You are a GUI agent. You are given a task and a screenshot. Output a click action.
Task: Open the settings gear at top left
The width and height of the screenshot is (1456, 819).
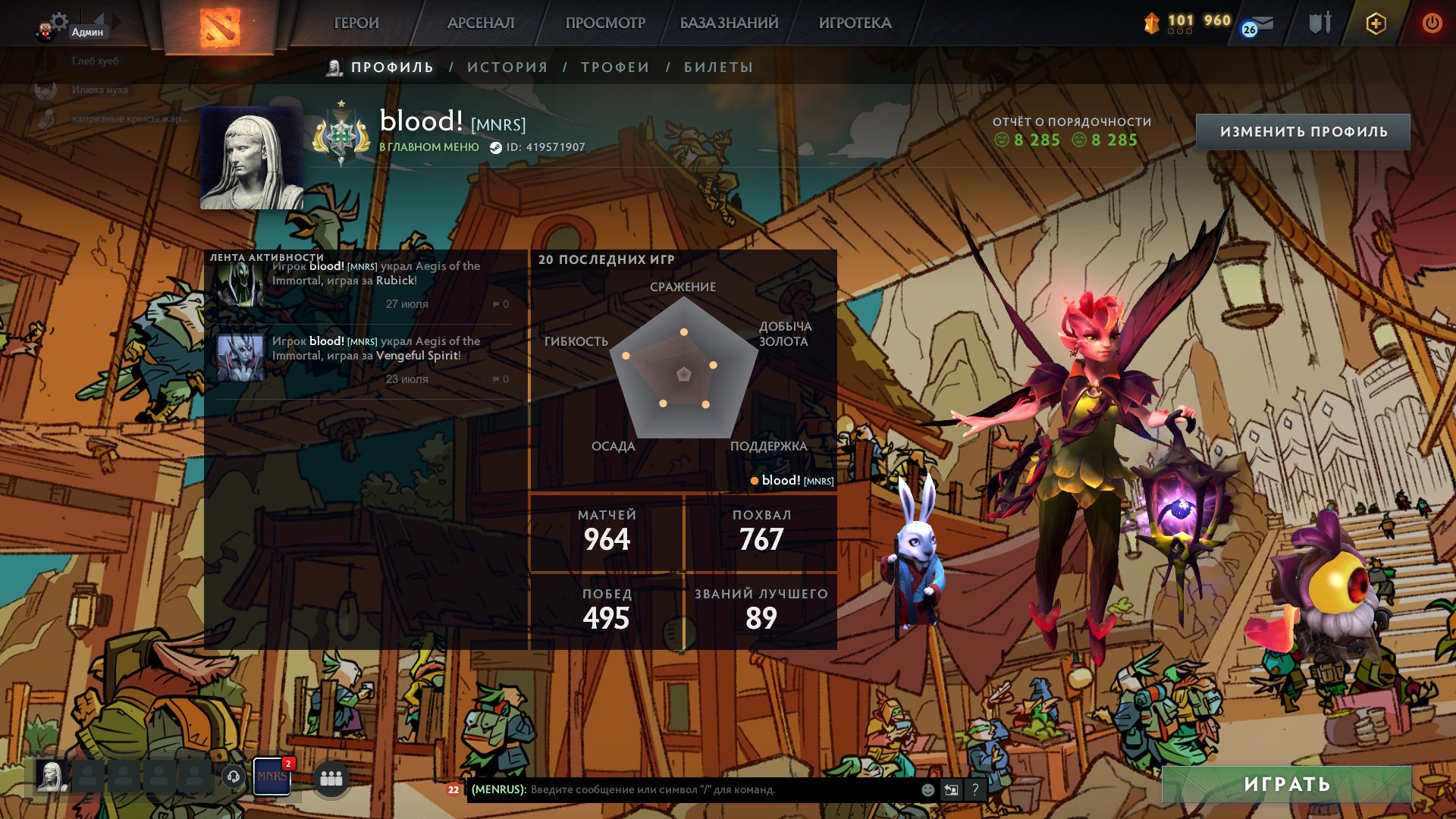[59, 20]
